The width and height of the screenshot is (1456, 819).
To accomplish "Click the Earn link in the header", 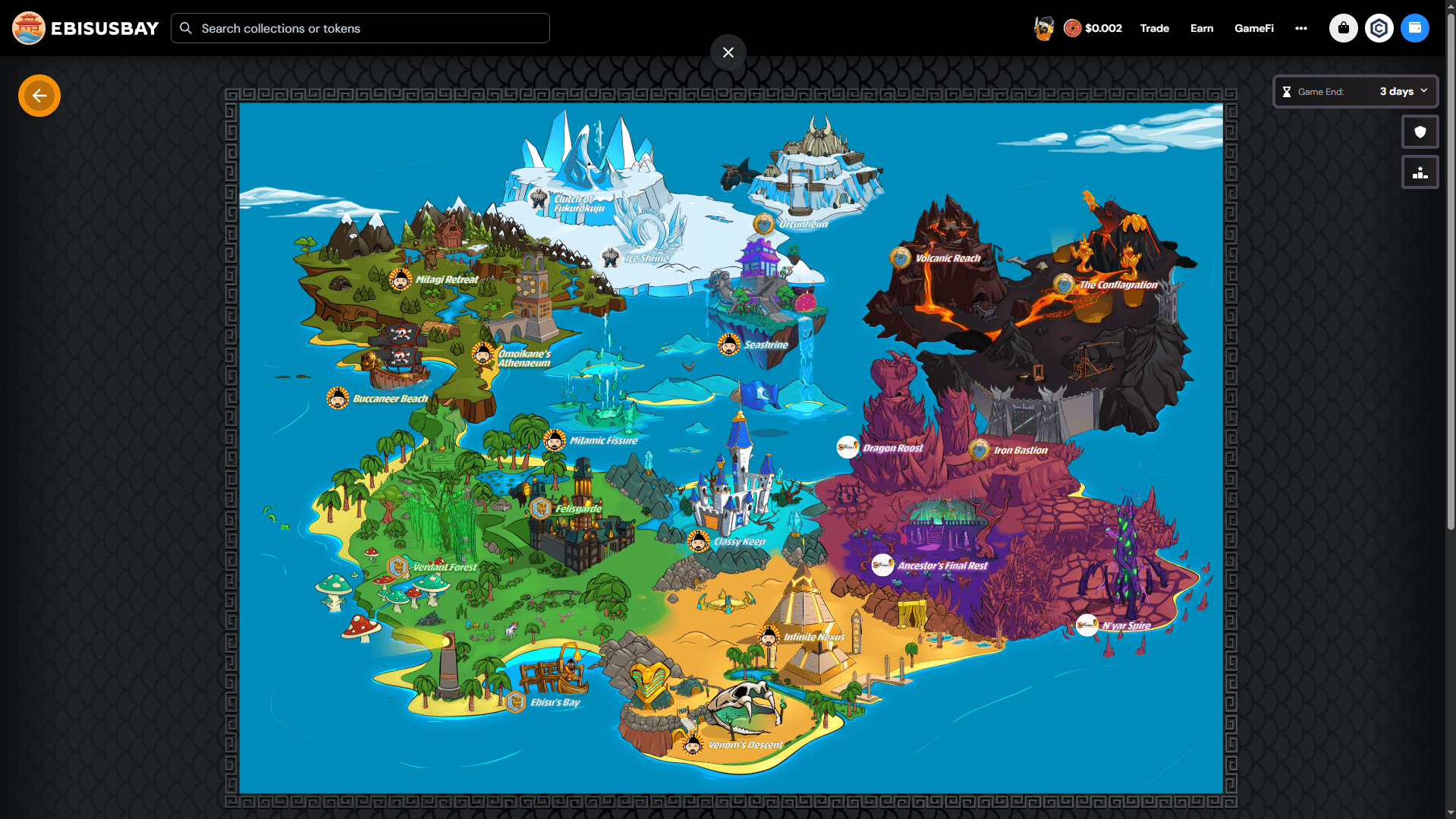I will pos(1201,28).
